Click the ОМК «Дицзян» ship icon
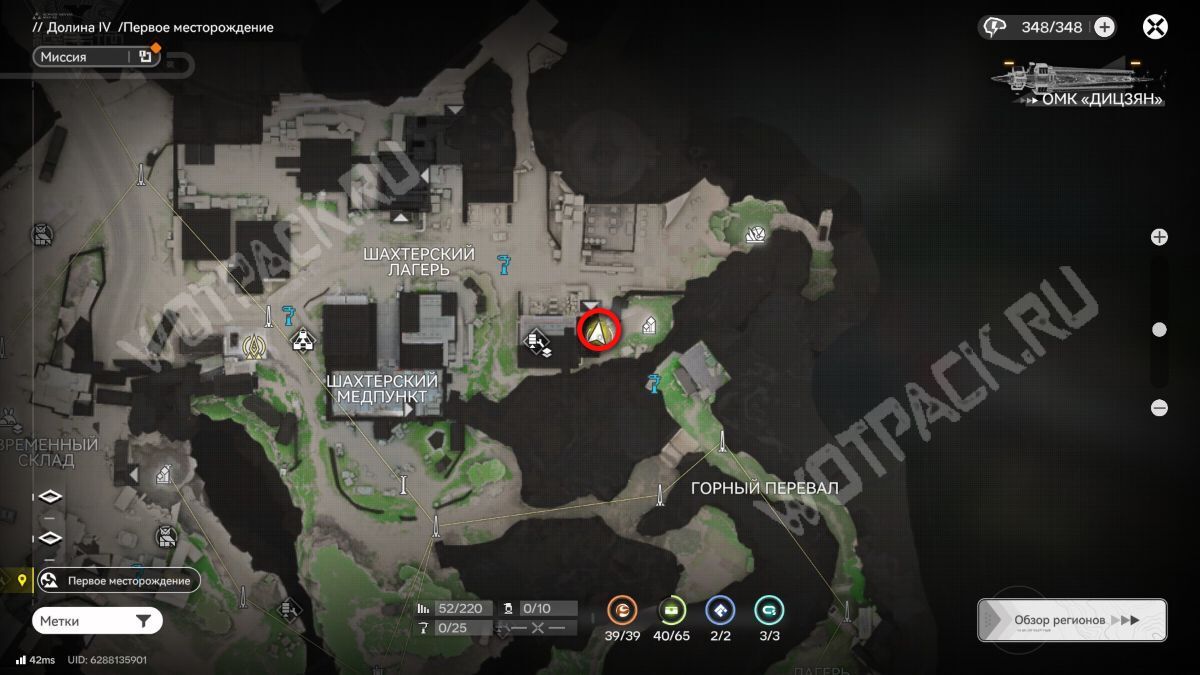Image resolution: width=1200 pixels, height=675 pixels. coord(1075,75)
